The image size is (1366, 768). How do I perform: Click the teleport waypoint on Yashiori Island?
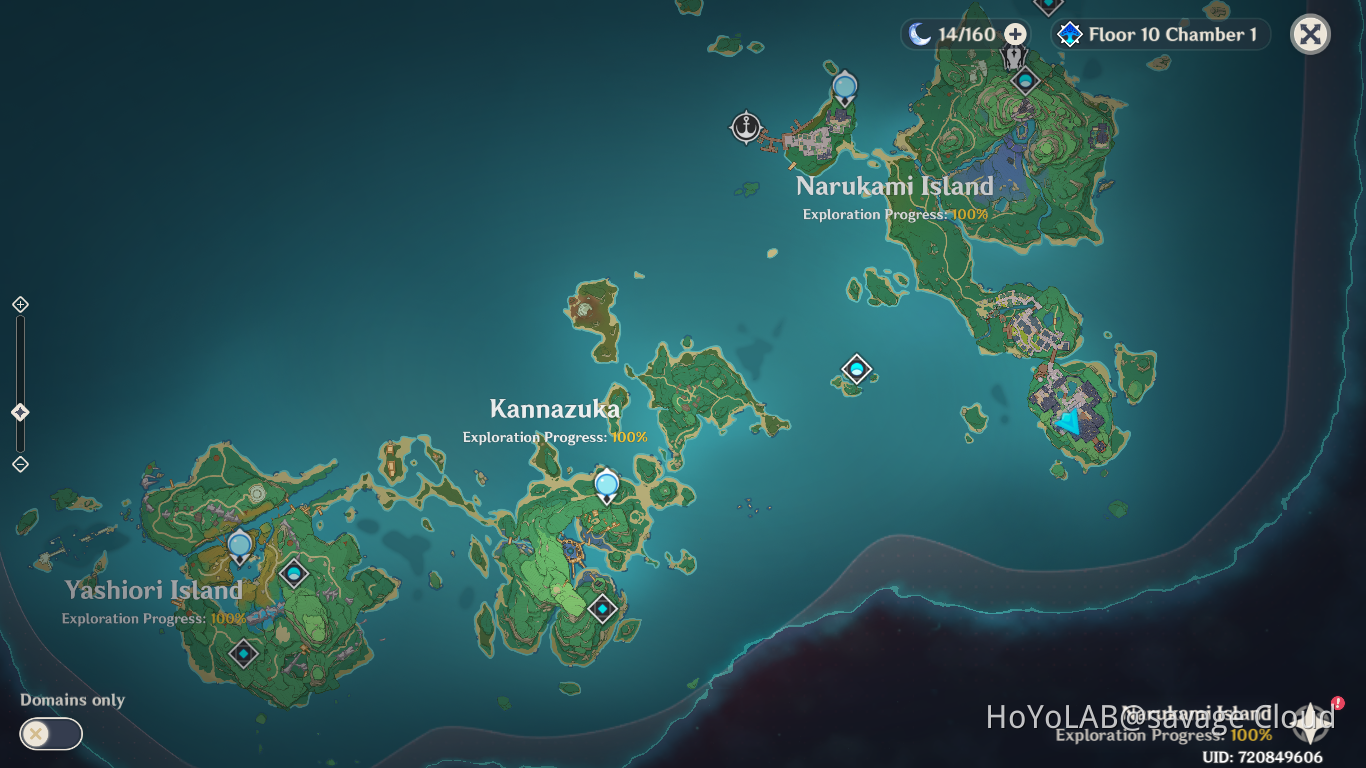pos(240,545)
